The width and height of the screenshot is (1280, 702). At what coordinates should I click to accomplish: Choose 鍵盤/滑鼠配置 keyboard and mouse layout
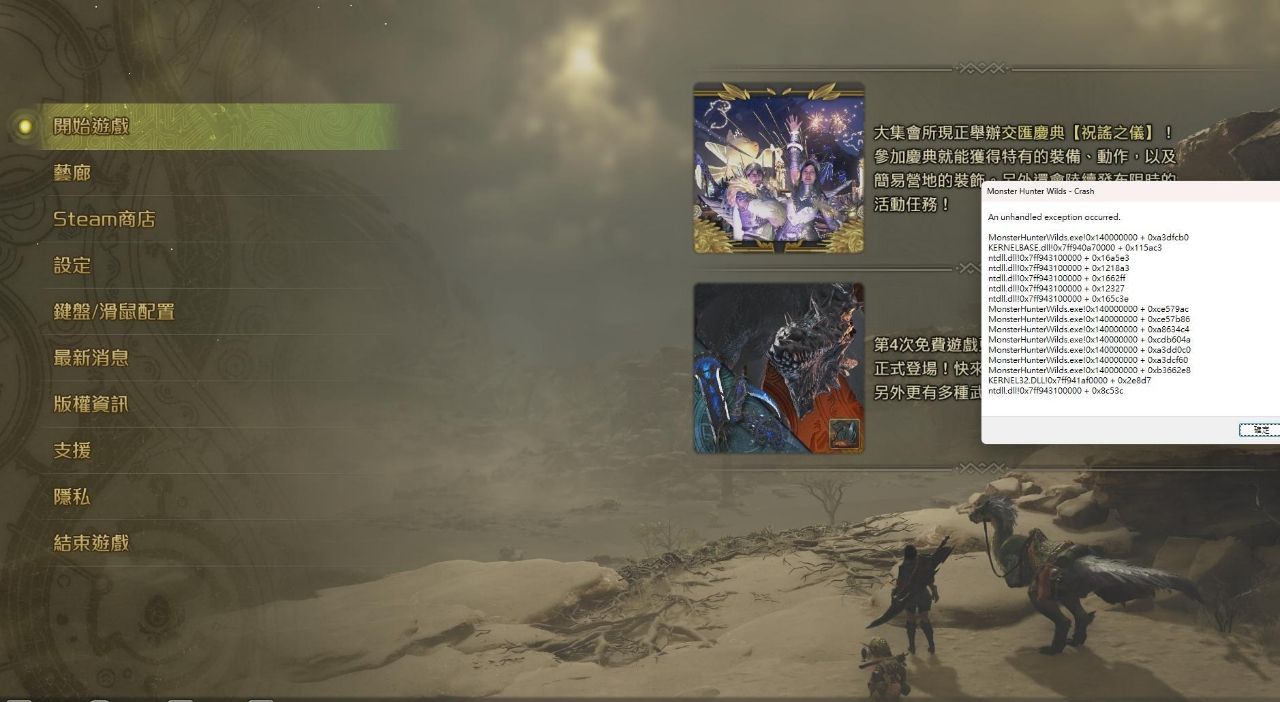click(x=114, y=312)
